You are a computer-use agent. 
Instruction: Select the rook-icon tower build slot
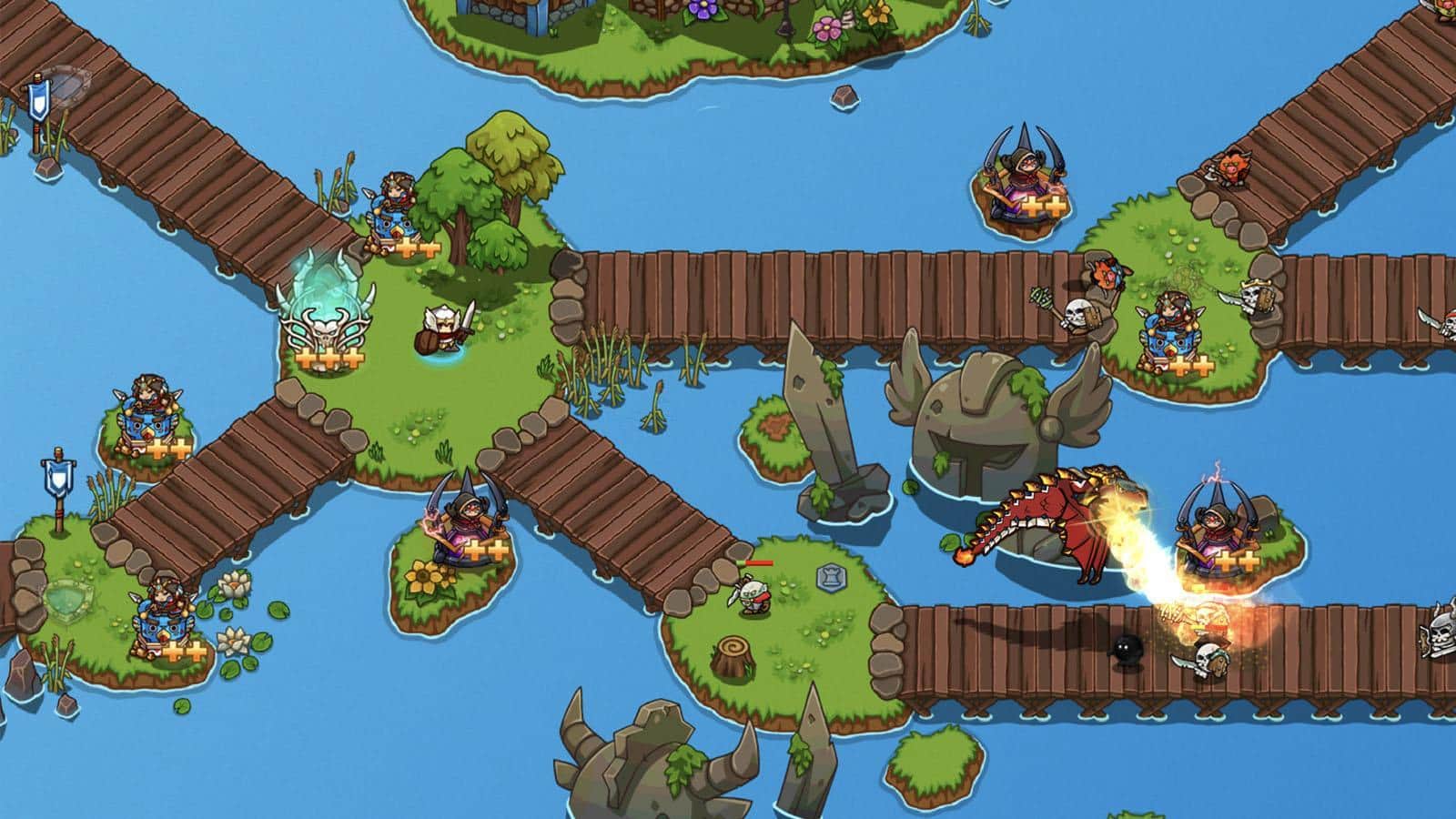point(829,575)
